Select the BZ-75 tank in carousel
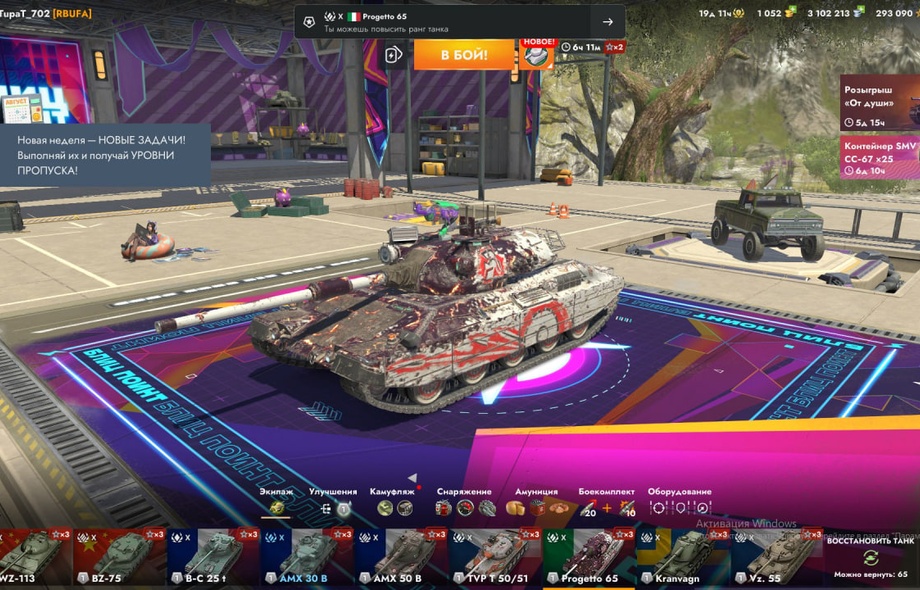 120,558
